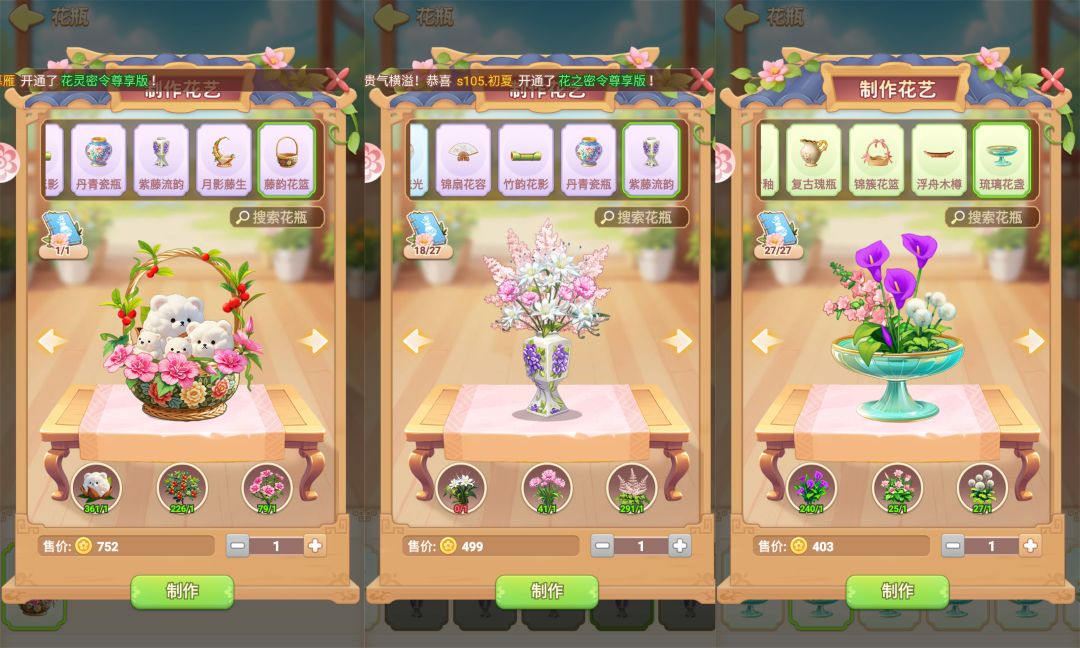Select the 藤韵花篮 basket vase

(x=287, y=159)
